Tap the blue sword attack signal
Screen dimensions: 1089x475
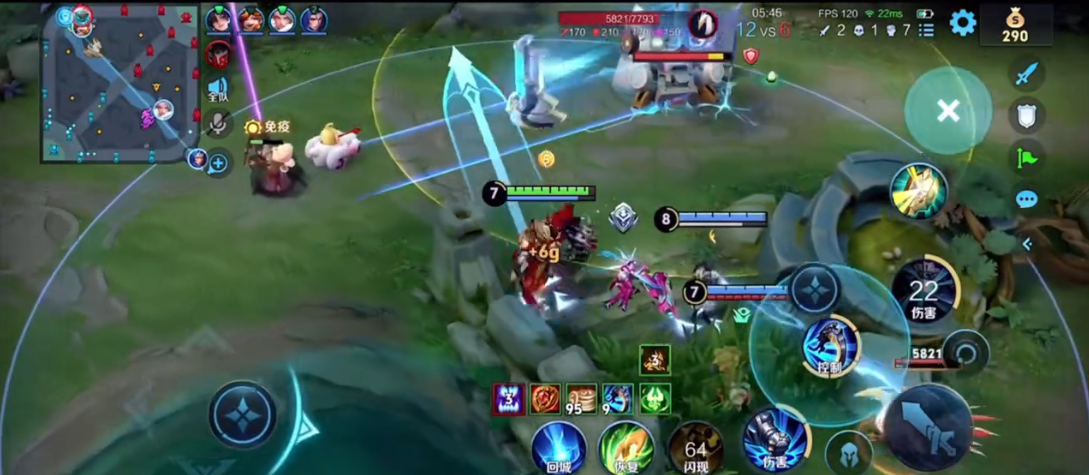[x=1026, y=74]
